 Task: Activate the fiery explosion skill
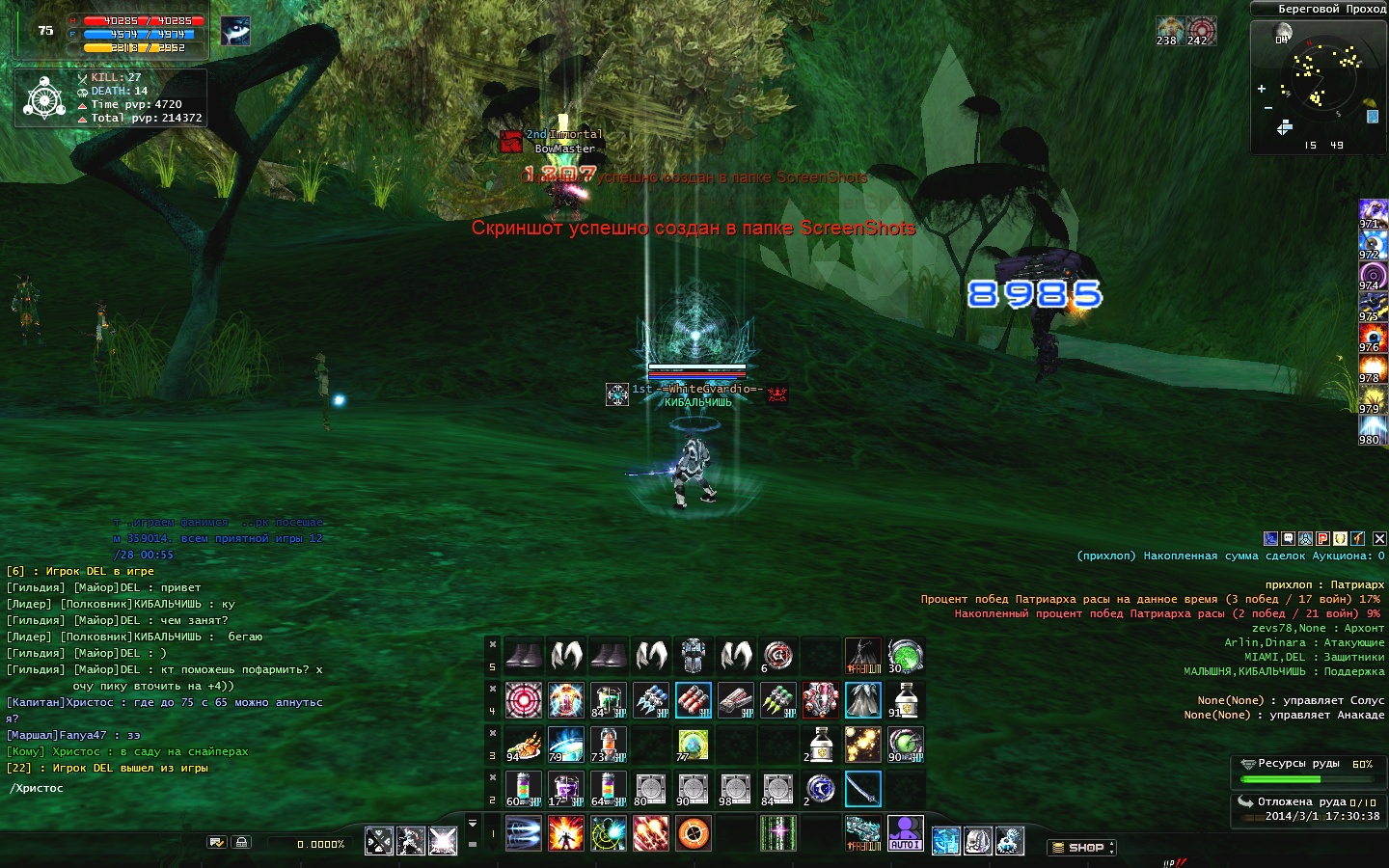[565, 833]
